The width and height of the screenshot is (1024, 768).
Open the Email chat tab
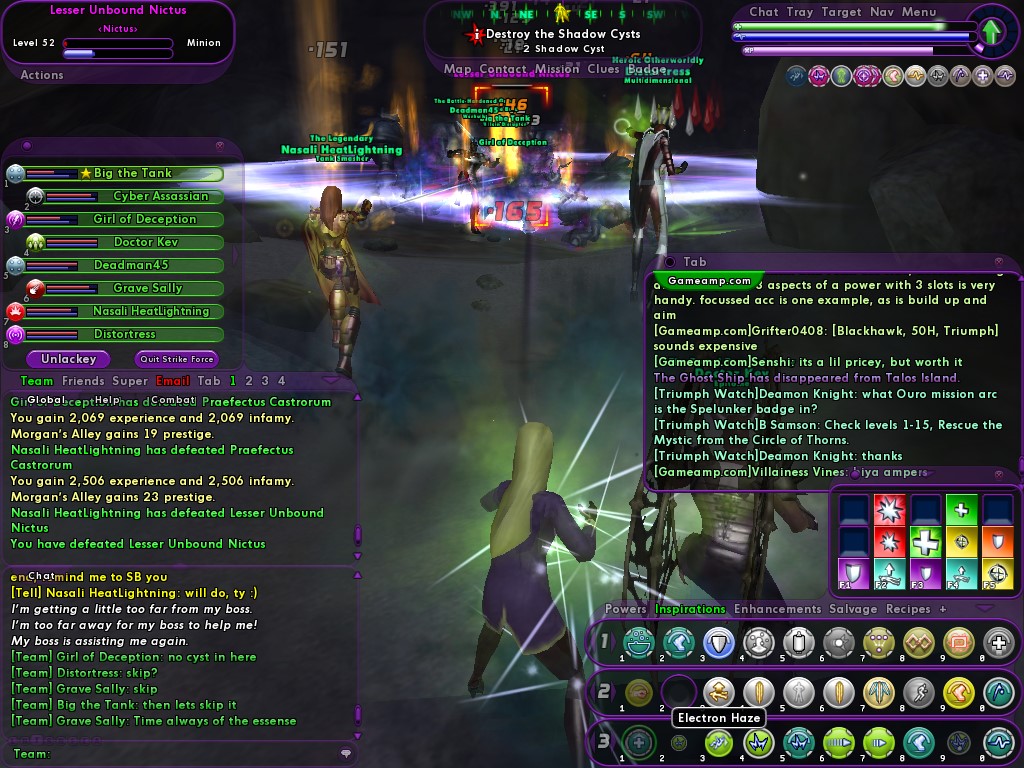pyautogui.click(x=173, y=381)
